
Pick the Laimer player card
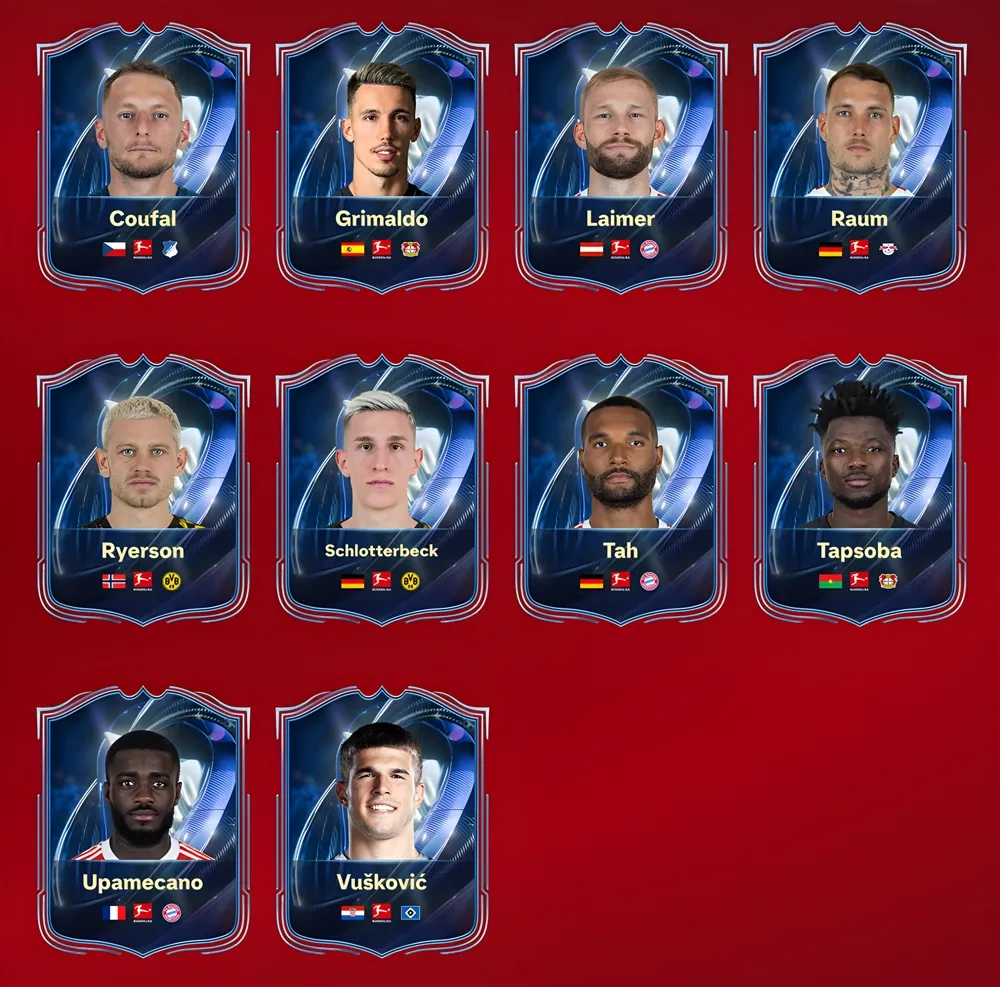621,158
